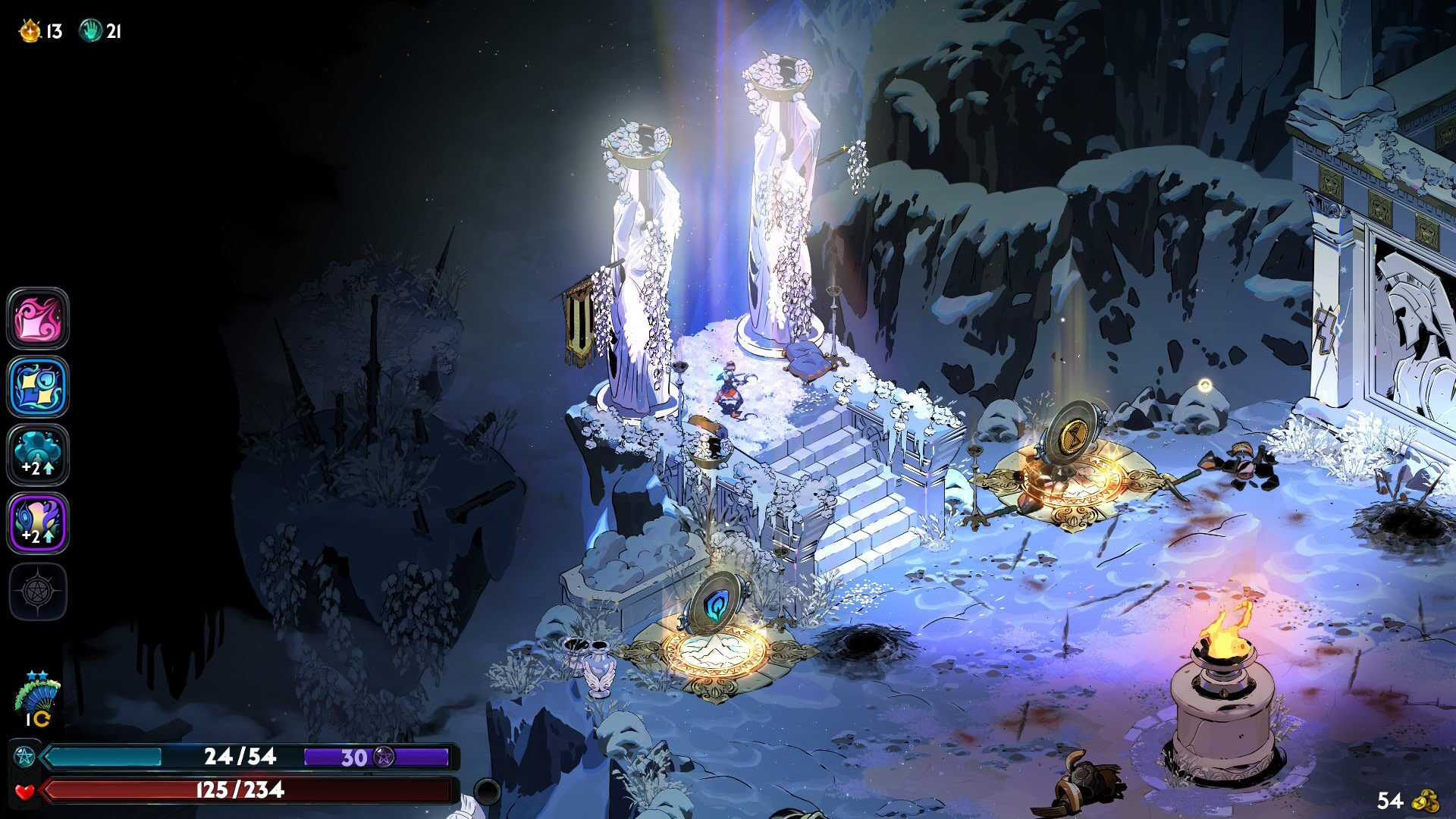Screen dimensions: 1456x819
Task: Select the pink swirl boon icon
Action: 38,318
